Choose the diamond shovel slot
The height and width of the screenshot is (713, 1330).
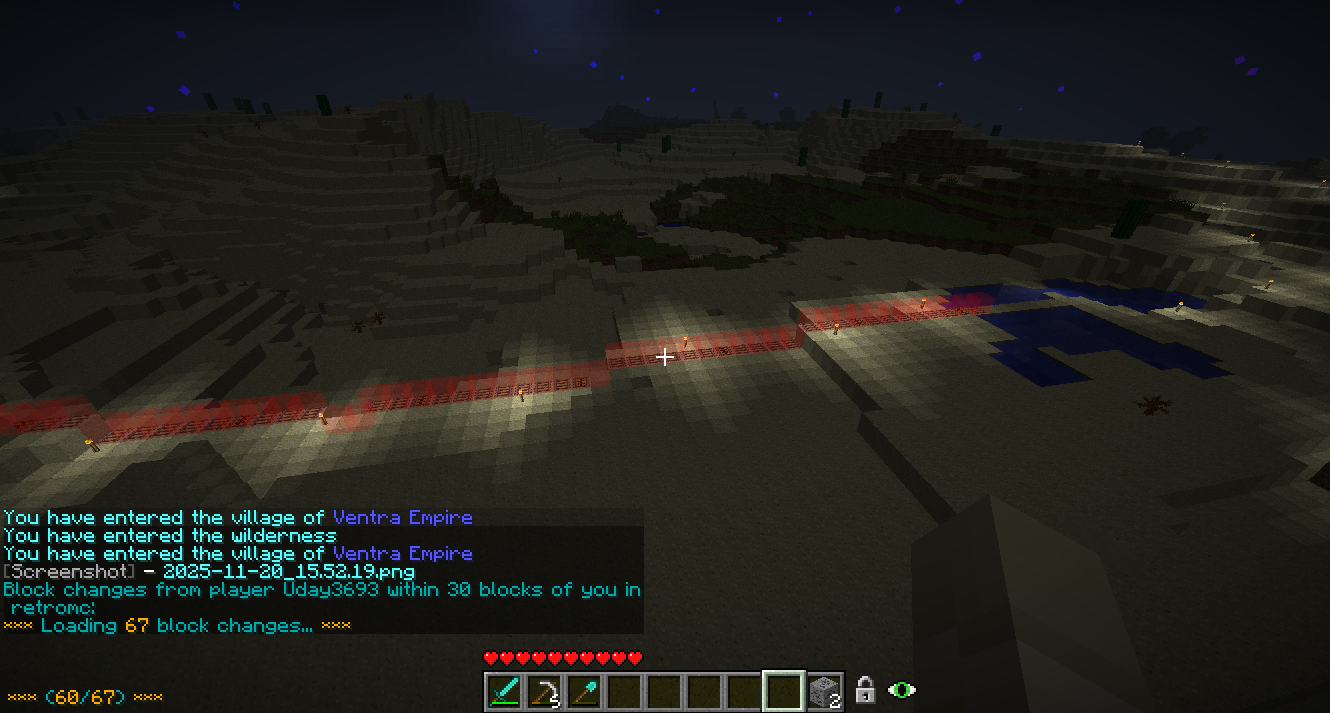584,691
